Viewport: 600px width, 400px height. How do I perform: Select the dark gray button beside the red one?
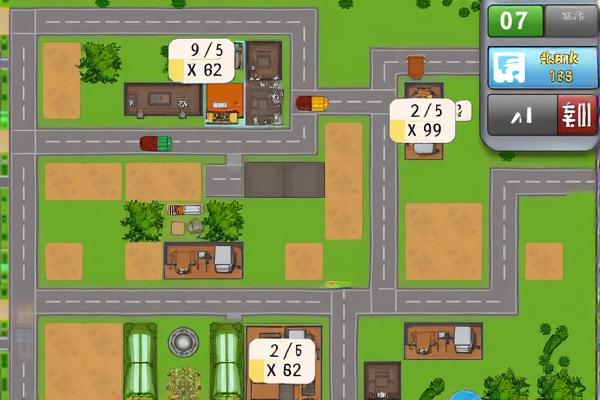click(521, 115)
